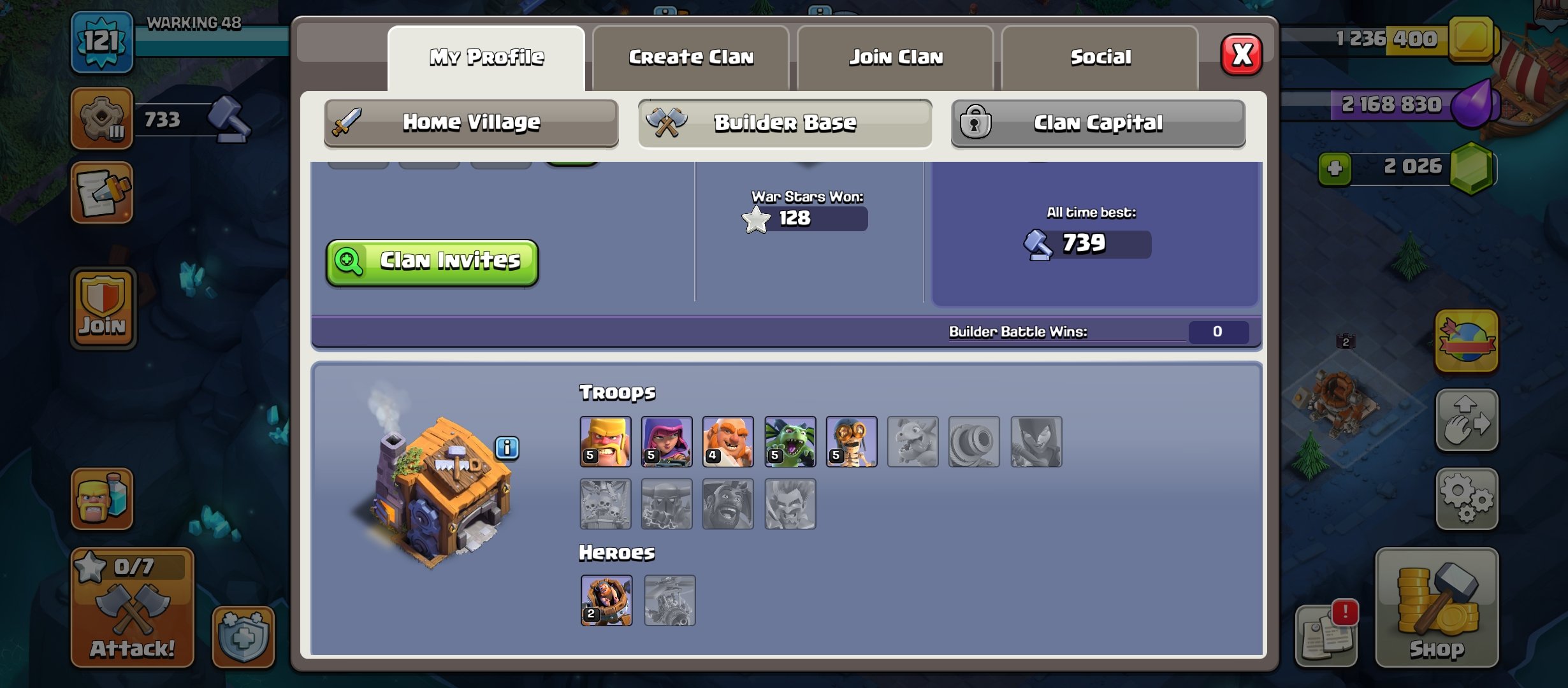Click the Bomber troop icon
Screen dimensions: 1568x688
pyautogui.click(x=852, y=441)
